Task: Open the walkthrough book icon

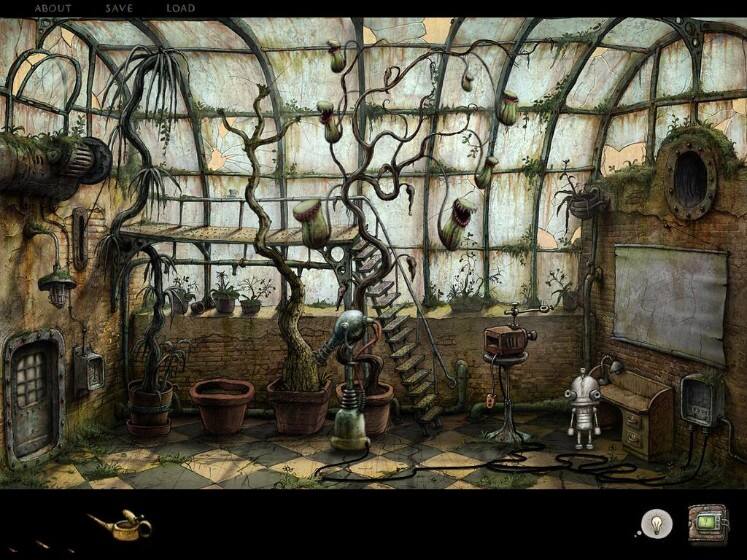Action: click(x=707, y=522)
